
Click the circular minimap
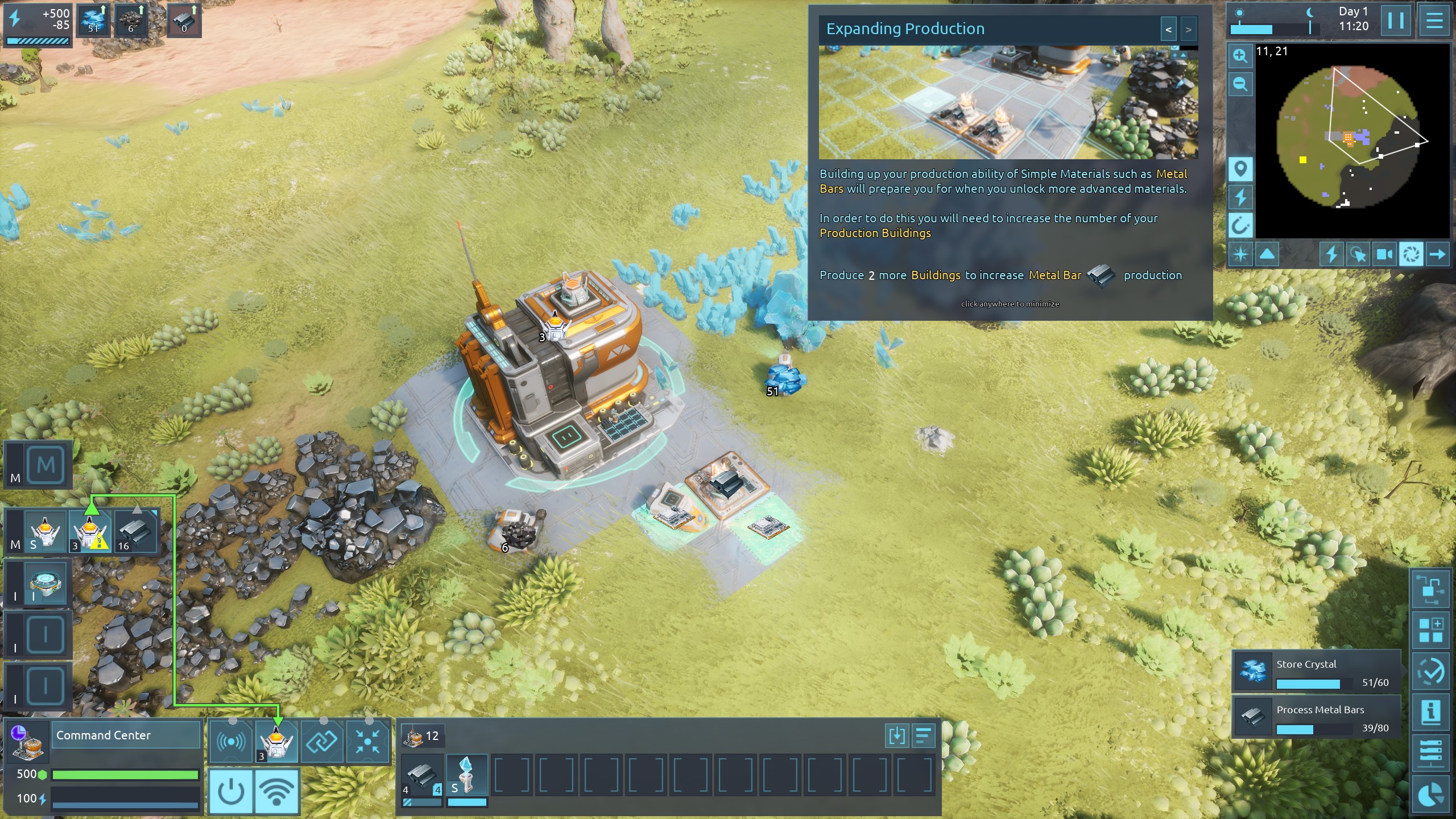(x=1347, y=136)
